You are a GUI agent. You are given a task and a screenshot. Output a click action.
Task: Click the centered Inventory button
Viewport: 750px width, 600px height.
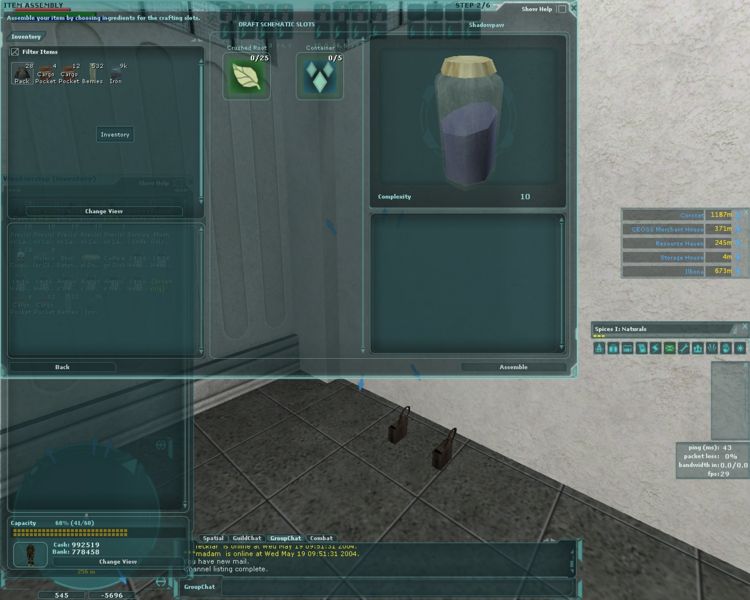115,134
